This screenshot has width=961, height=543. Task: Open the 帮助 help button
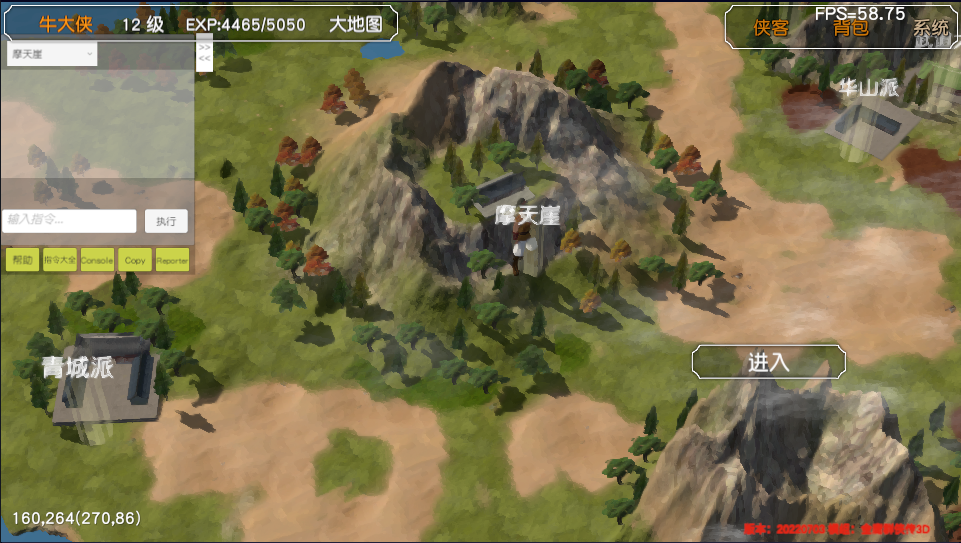(22, 260)
